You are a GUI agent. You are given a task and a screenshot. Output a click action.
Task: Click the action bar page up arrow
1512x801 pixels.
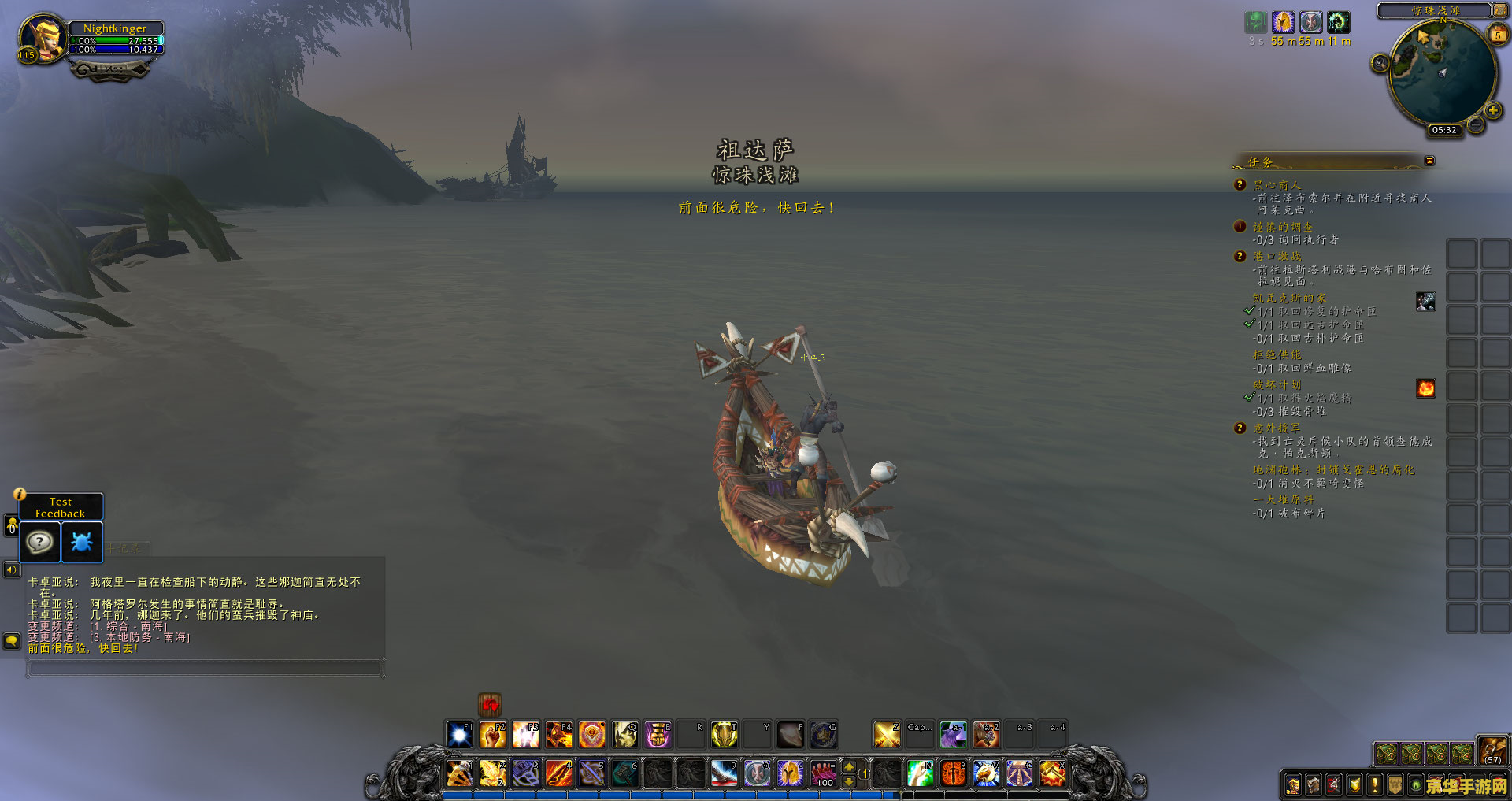(x=849, y=766)
